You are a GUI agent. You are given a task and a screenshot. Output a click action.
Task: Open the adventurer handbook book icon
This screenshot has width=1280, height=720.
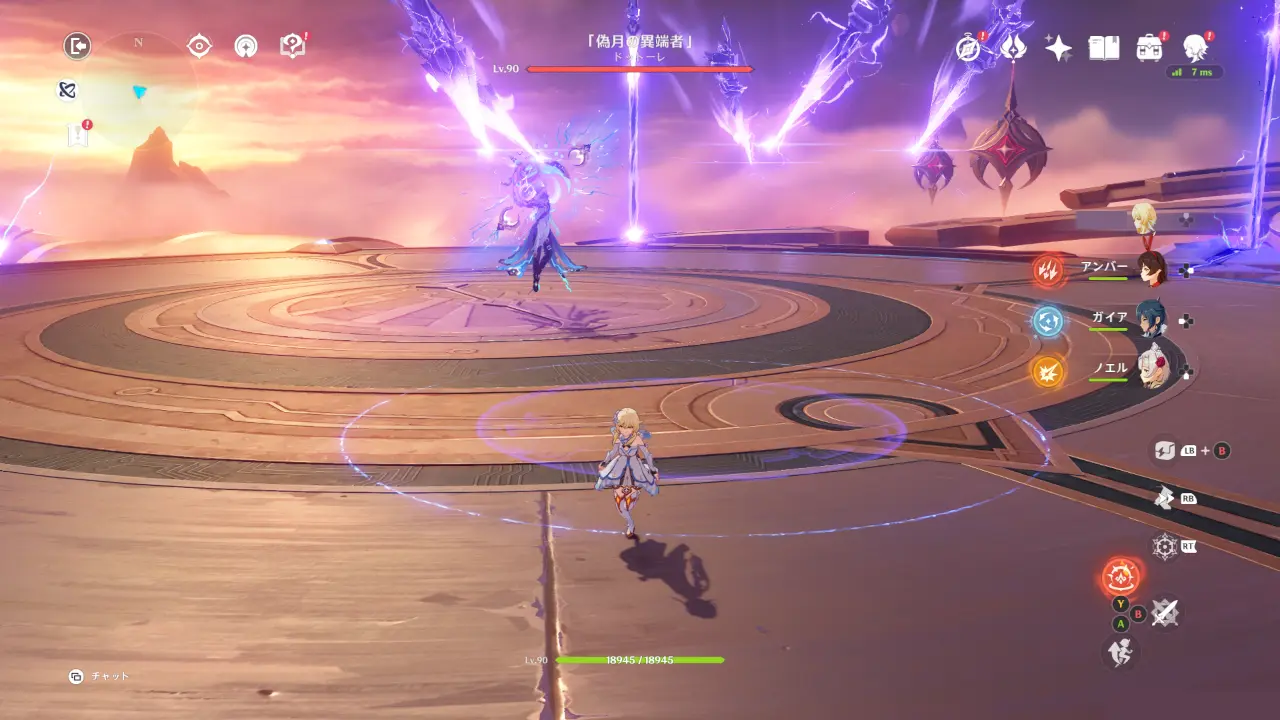pos(1103,47)
